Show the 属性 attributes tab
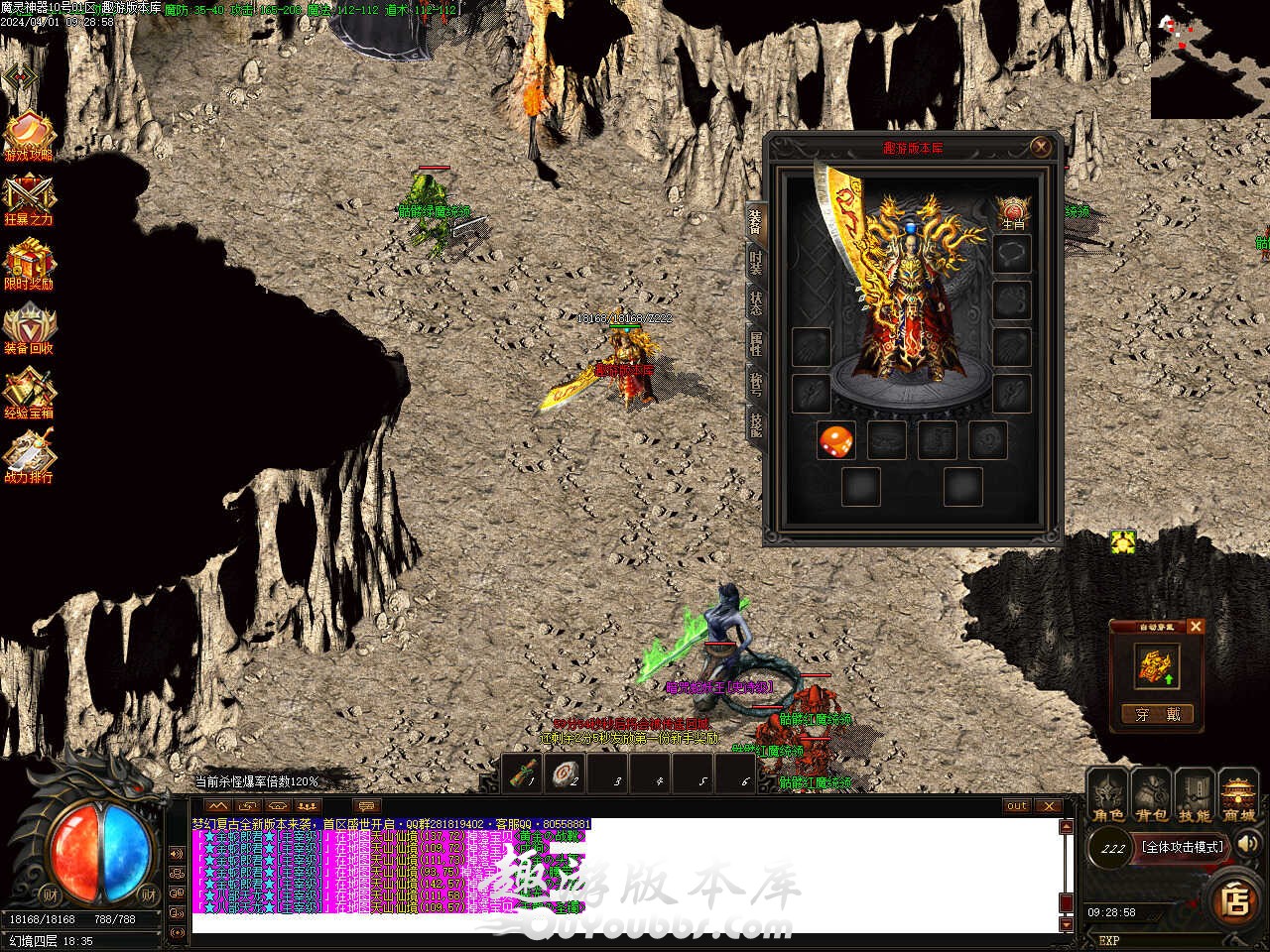The image size is (1270, 952). pos(756,344)
